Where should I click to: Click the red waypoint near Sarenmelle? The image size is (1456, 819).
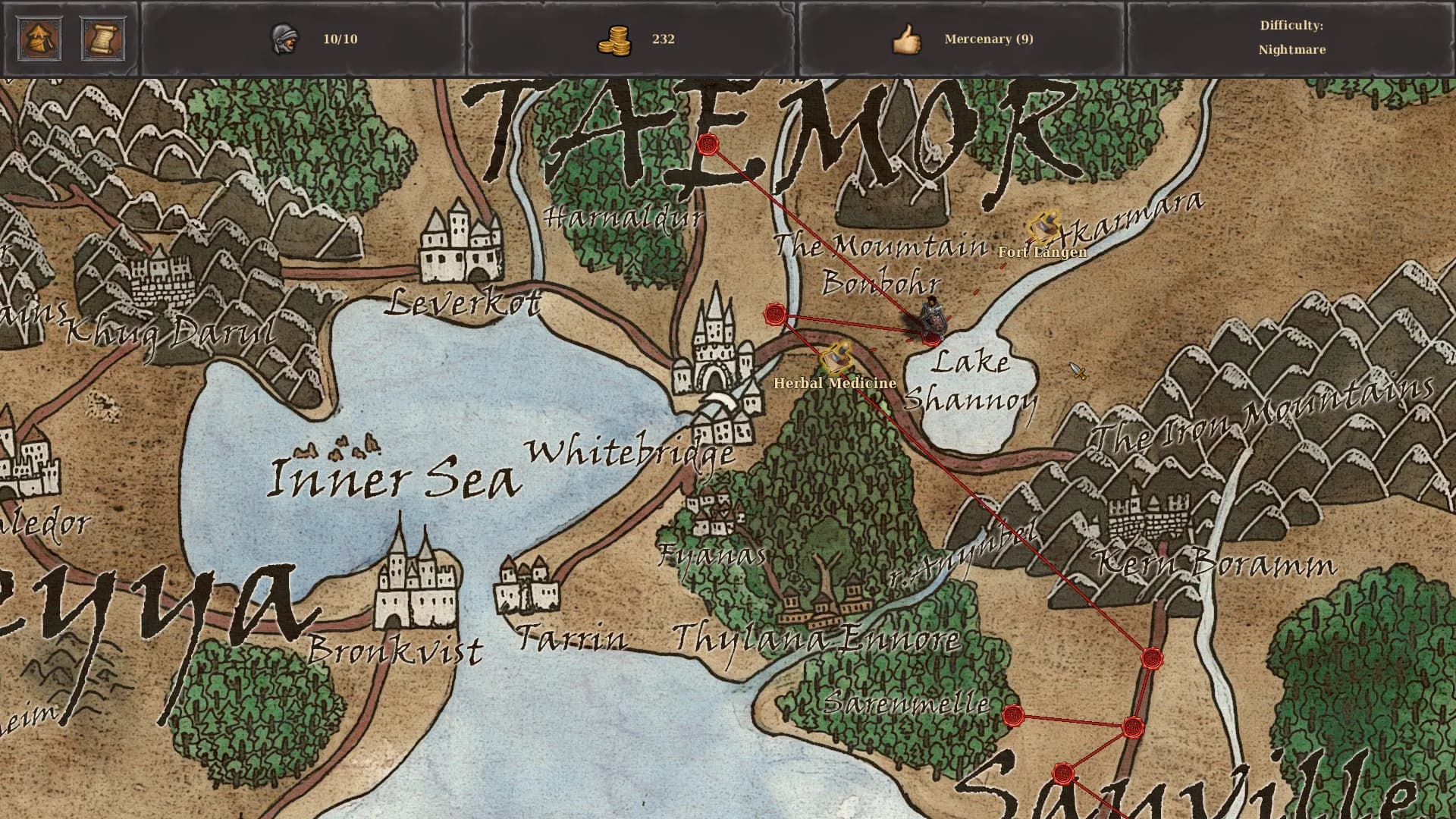point(1014,714)
